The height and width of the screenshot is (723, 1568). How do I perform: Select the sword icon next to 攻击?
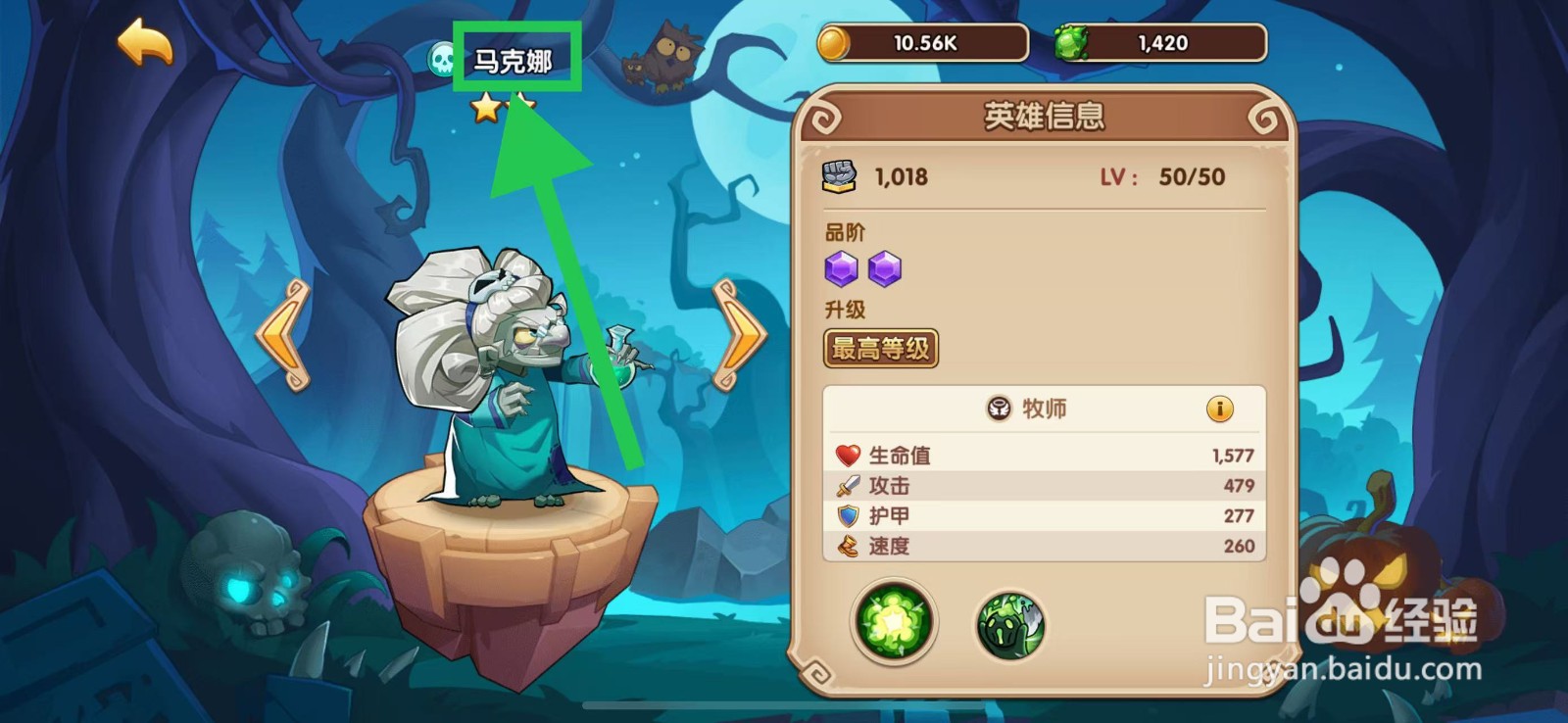(848, 485)
